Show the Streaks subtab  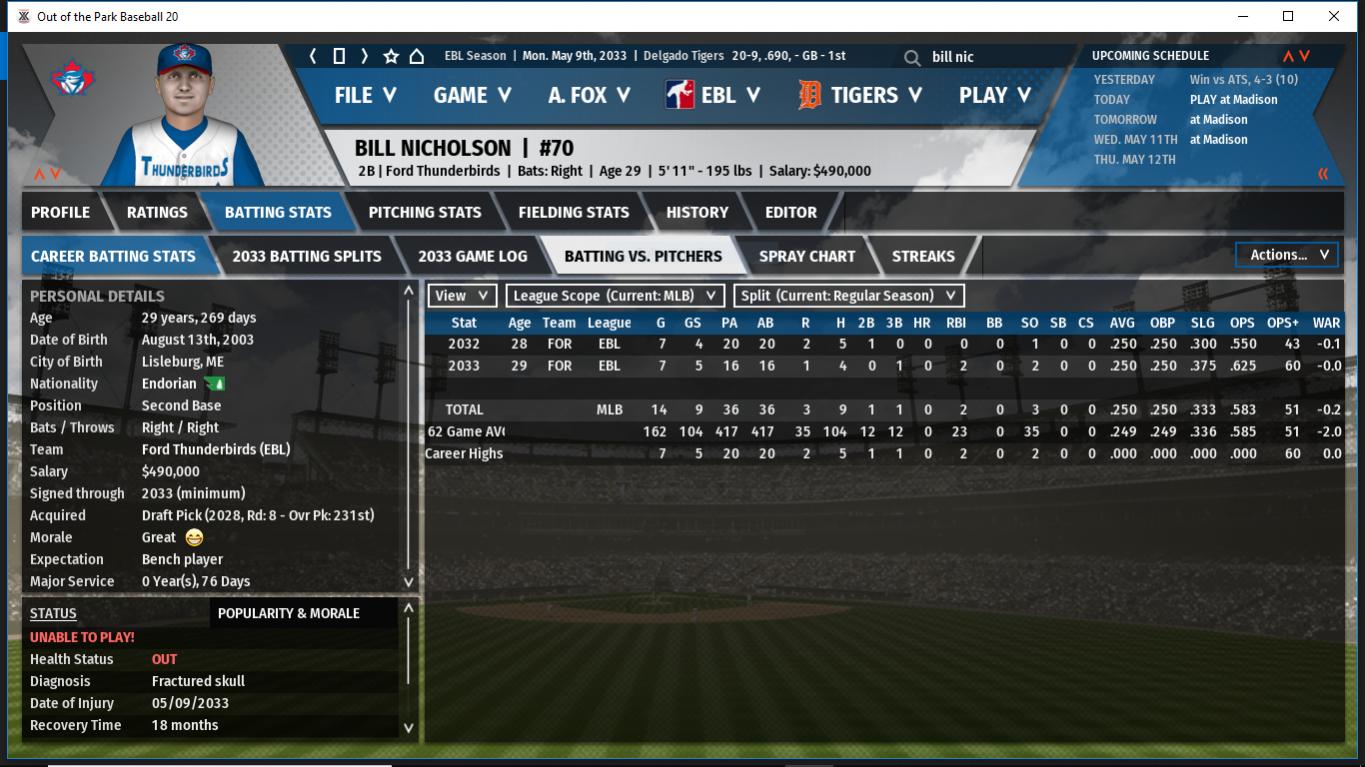(x=922, y=256)
